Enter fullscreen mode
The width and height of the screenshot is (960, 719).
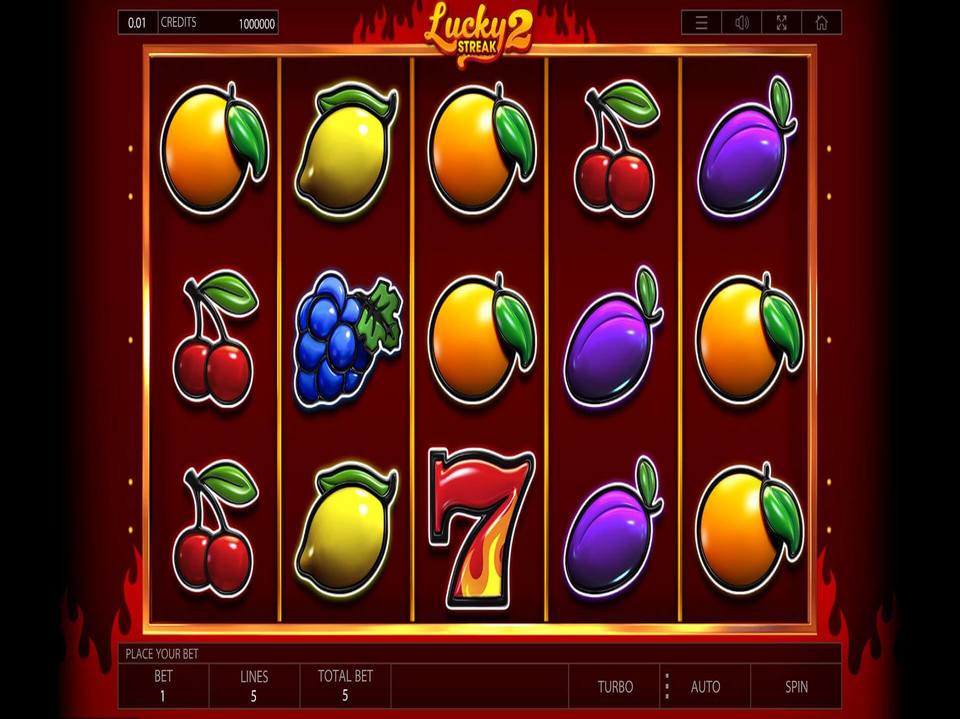point(781,22)
